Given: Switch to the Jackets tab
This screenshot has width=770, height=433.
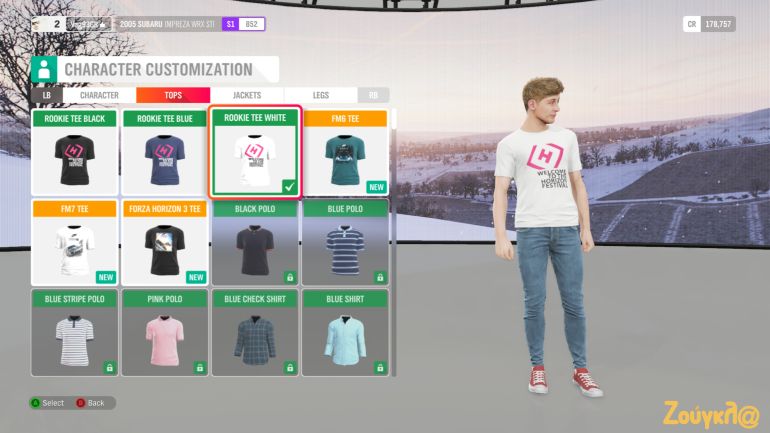Looking at the screenshot, I should click(246, 95).
